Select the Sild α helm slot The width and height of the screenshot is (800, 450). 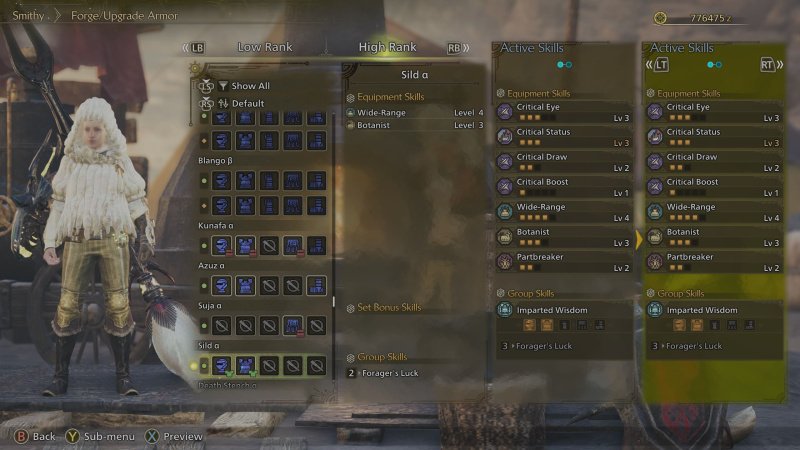pos(221,365)
